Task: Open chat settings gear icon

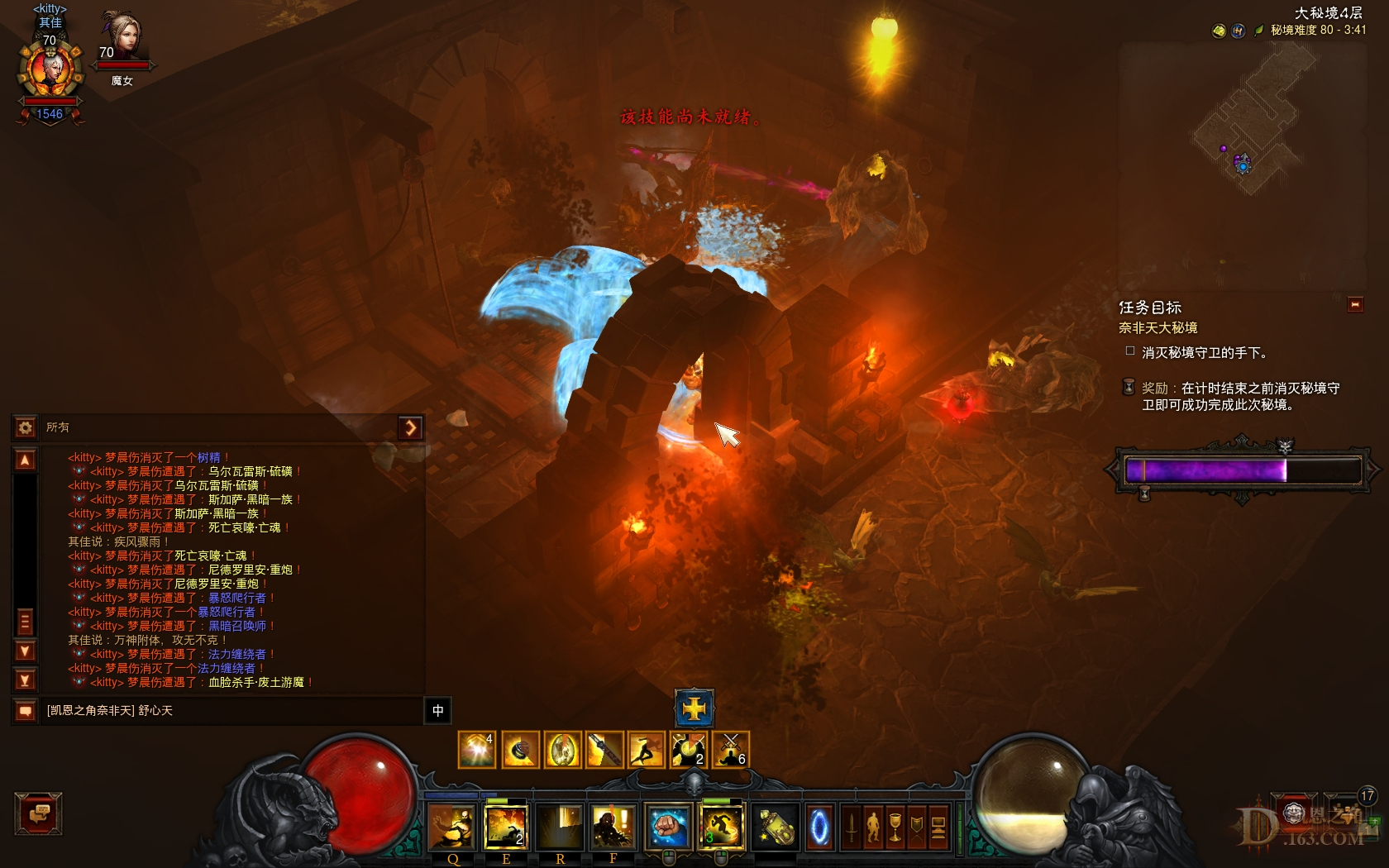Action: 25,427
